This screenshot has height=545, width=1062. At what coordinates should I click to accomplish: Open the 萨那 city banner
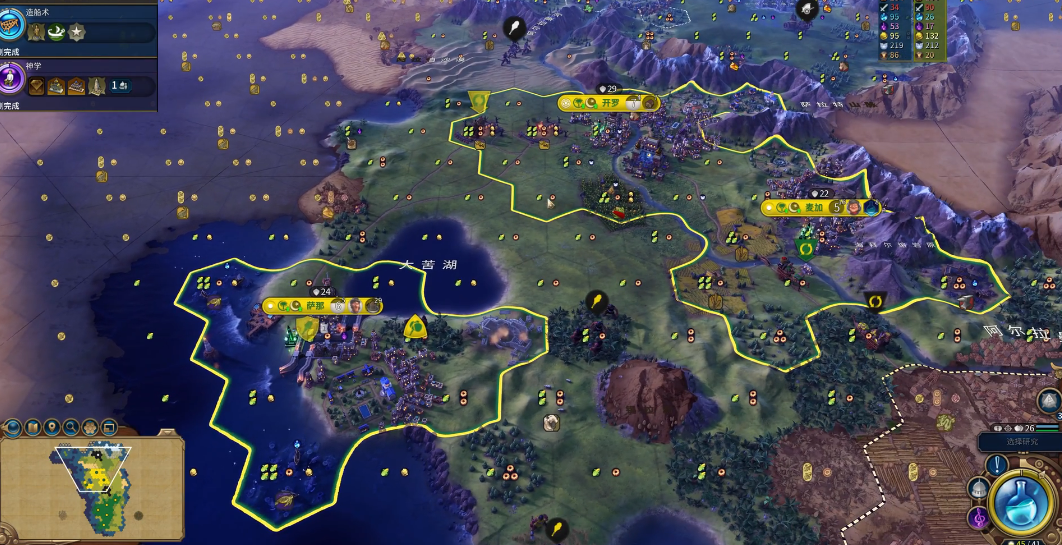pos(315,306)
